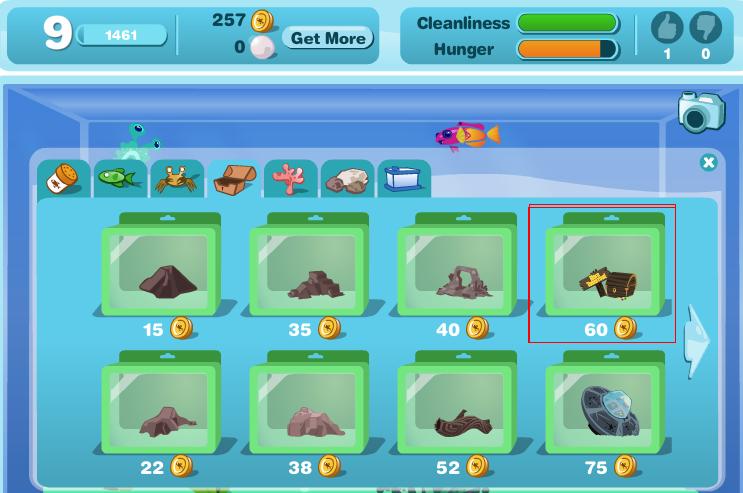Click the Get More coins button
The image size is (743, 493).
coord(327,38)
